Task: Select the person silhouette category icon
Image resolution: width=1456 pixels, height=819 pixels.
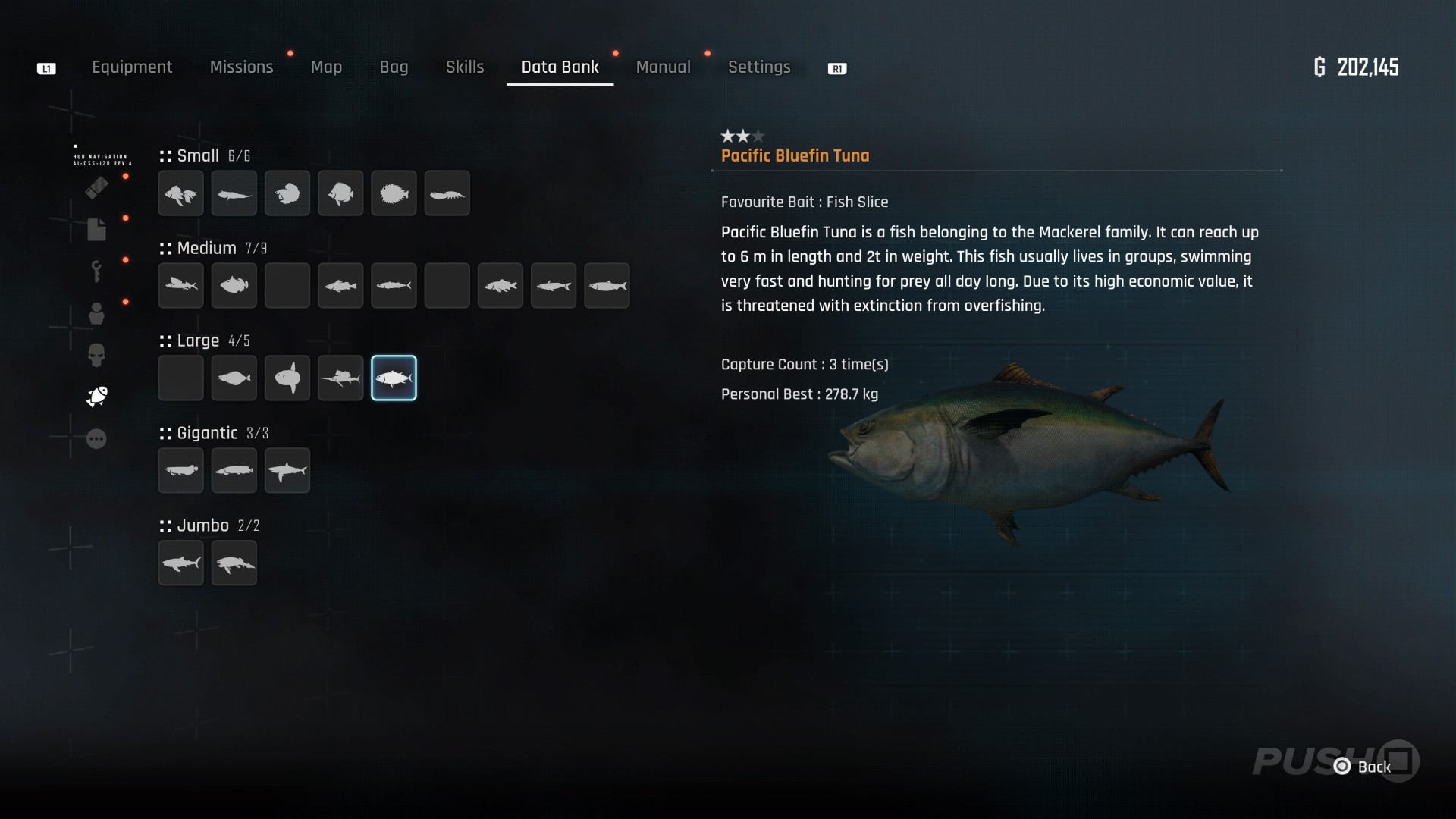Action: 96,313
